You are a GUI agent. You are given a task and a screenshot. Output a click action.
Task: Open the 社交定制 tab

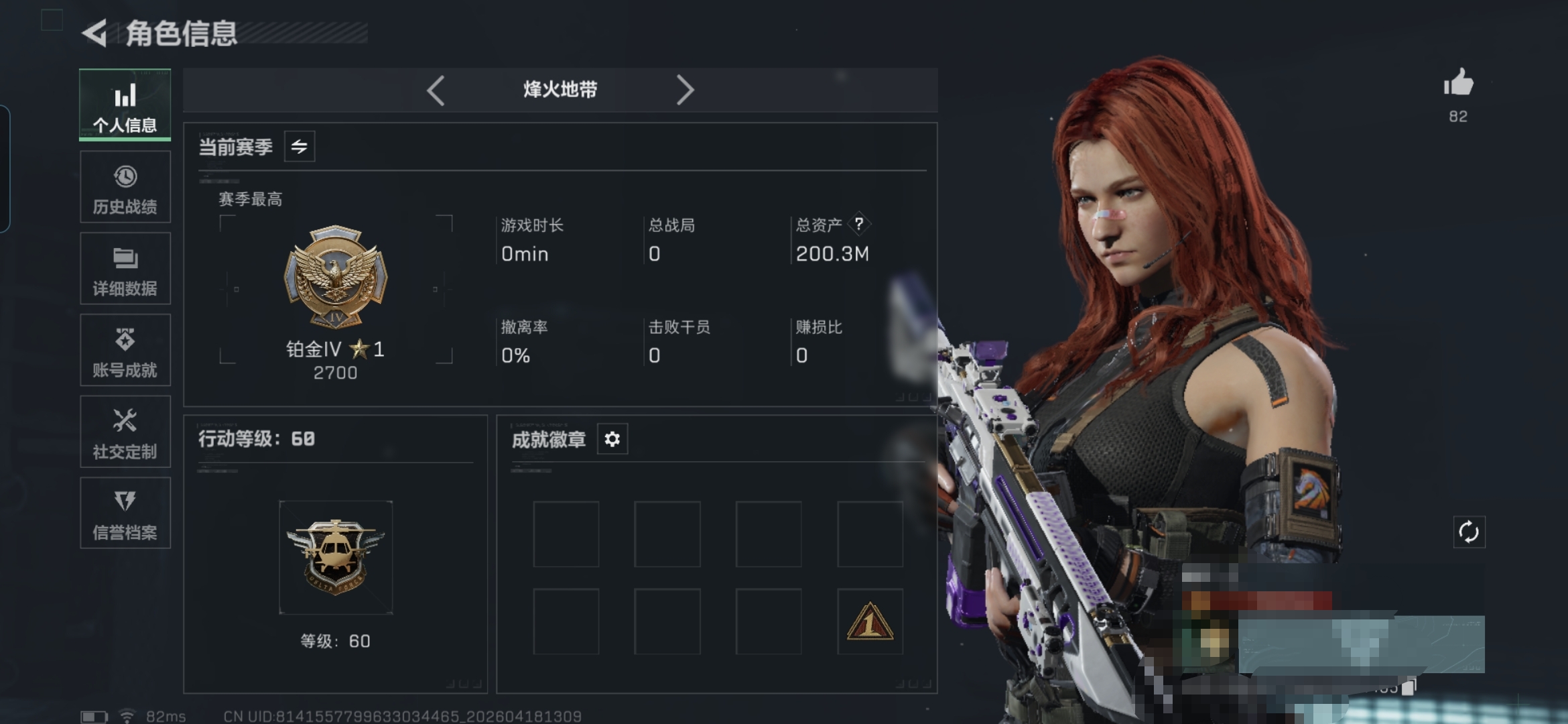coord(125,432)
